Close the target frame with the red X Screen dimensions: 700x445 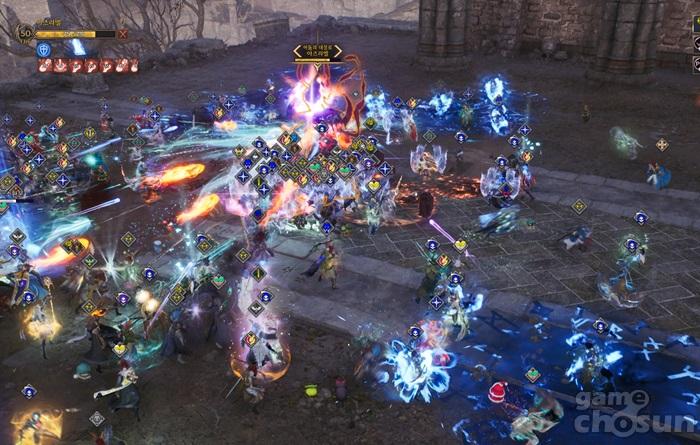tap(123, 33)
